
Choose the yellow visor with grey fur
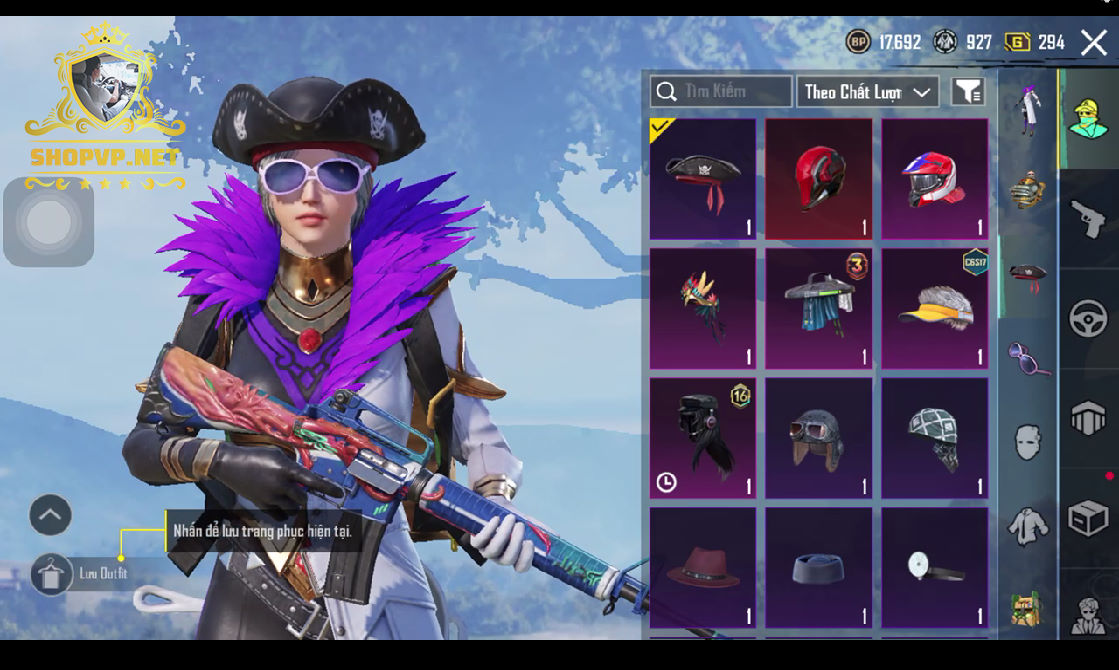934,309
